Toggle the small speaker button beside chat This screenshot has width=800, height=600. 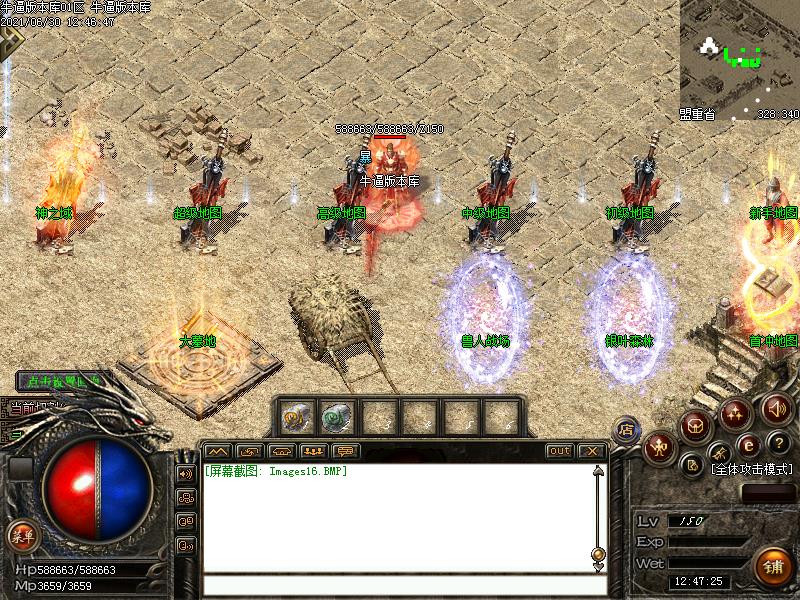click(186, 473)
